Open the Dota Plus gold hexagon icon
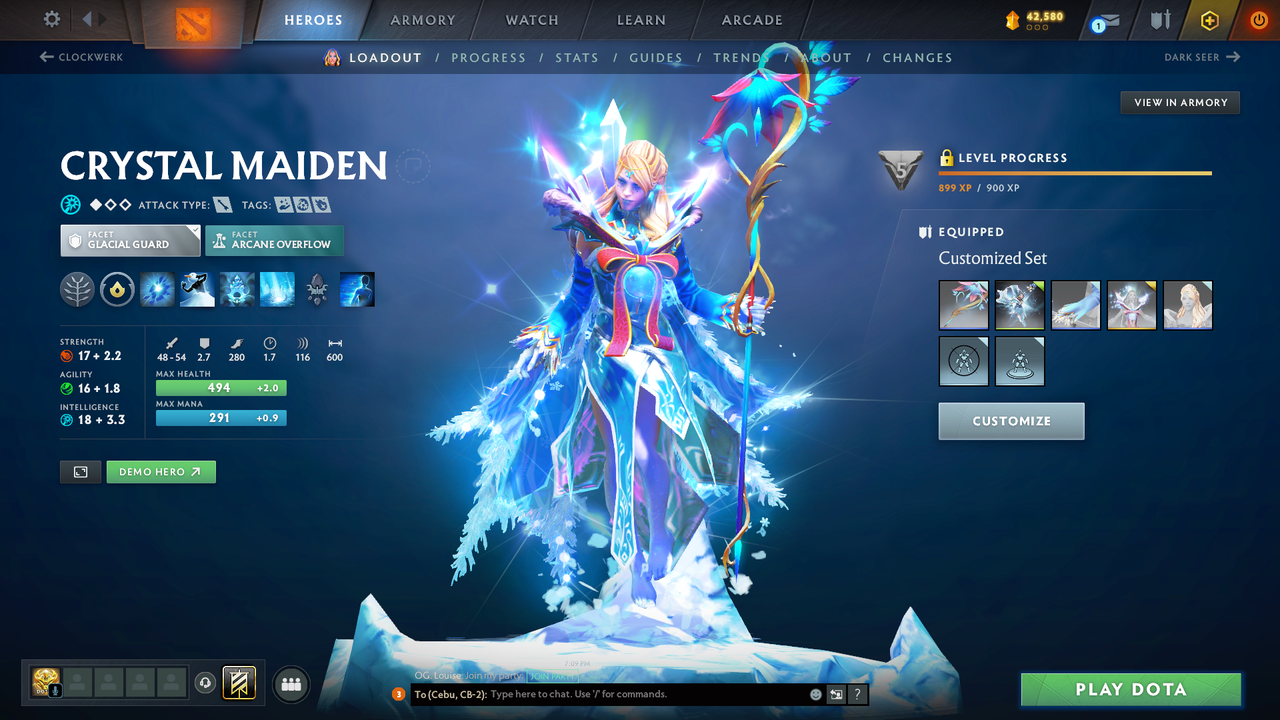 pyautogui.click(x=1209, y=20)
